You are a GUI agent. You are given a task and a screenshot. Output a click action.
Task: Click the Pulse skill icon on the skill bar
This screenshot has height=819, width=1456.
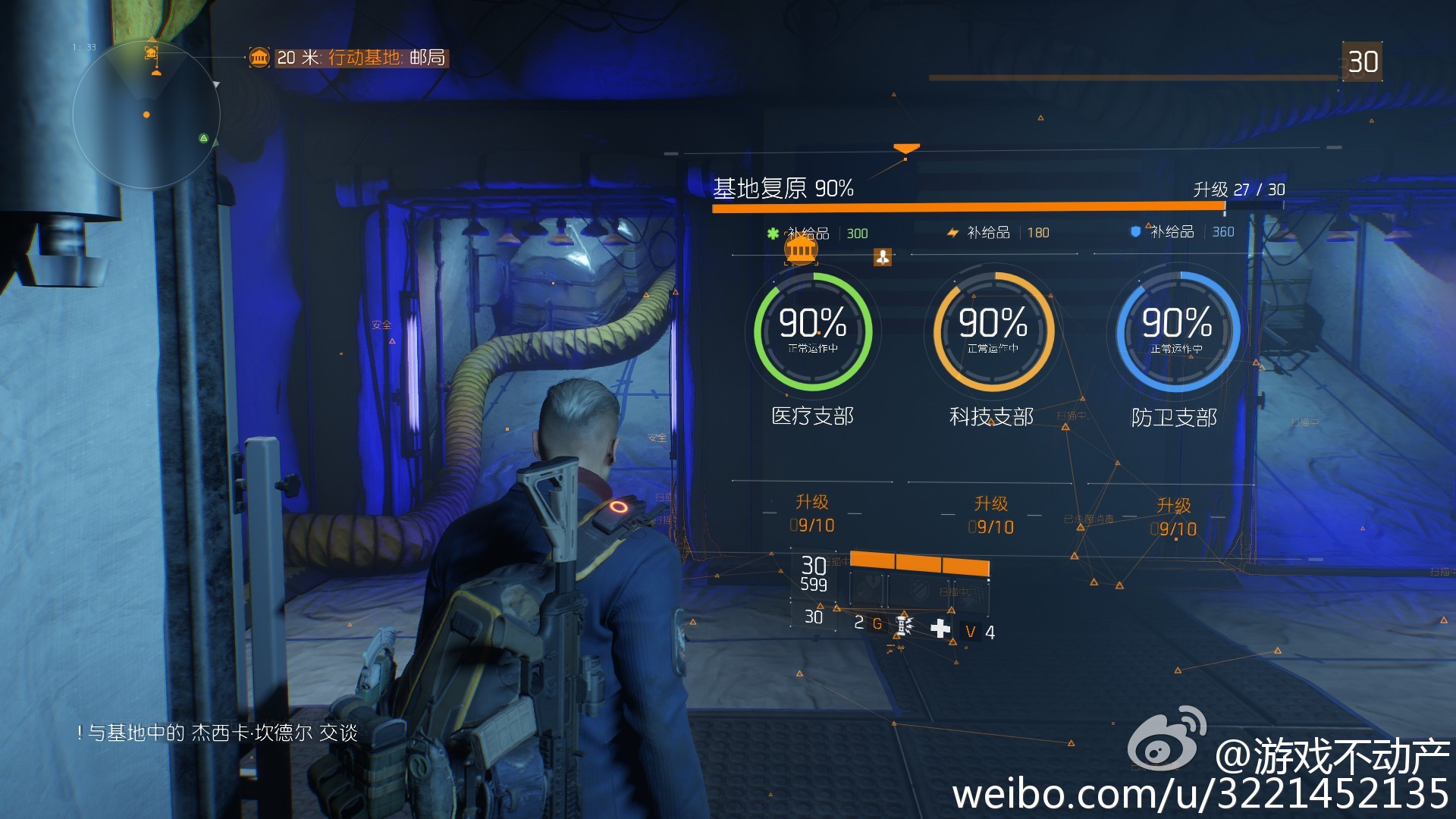coord(868,589)
